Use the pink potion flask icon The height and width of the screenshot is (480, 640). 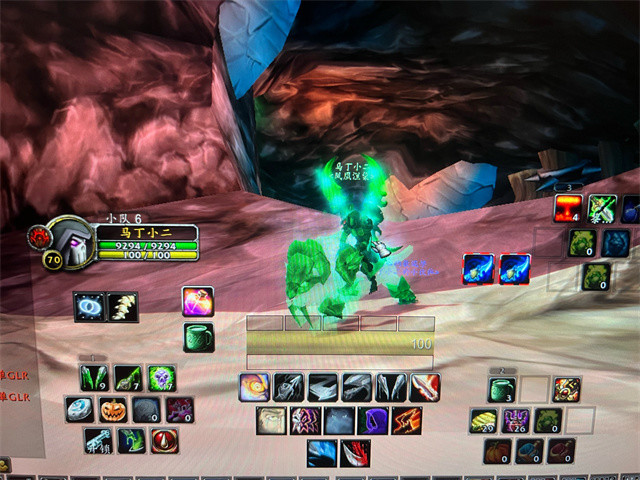198,302
